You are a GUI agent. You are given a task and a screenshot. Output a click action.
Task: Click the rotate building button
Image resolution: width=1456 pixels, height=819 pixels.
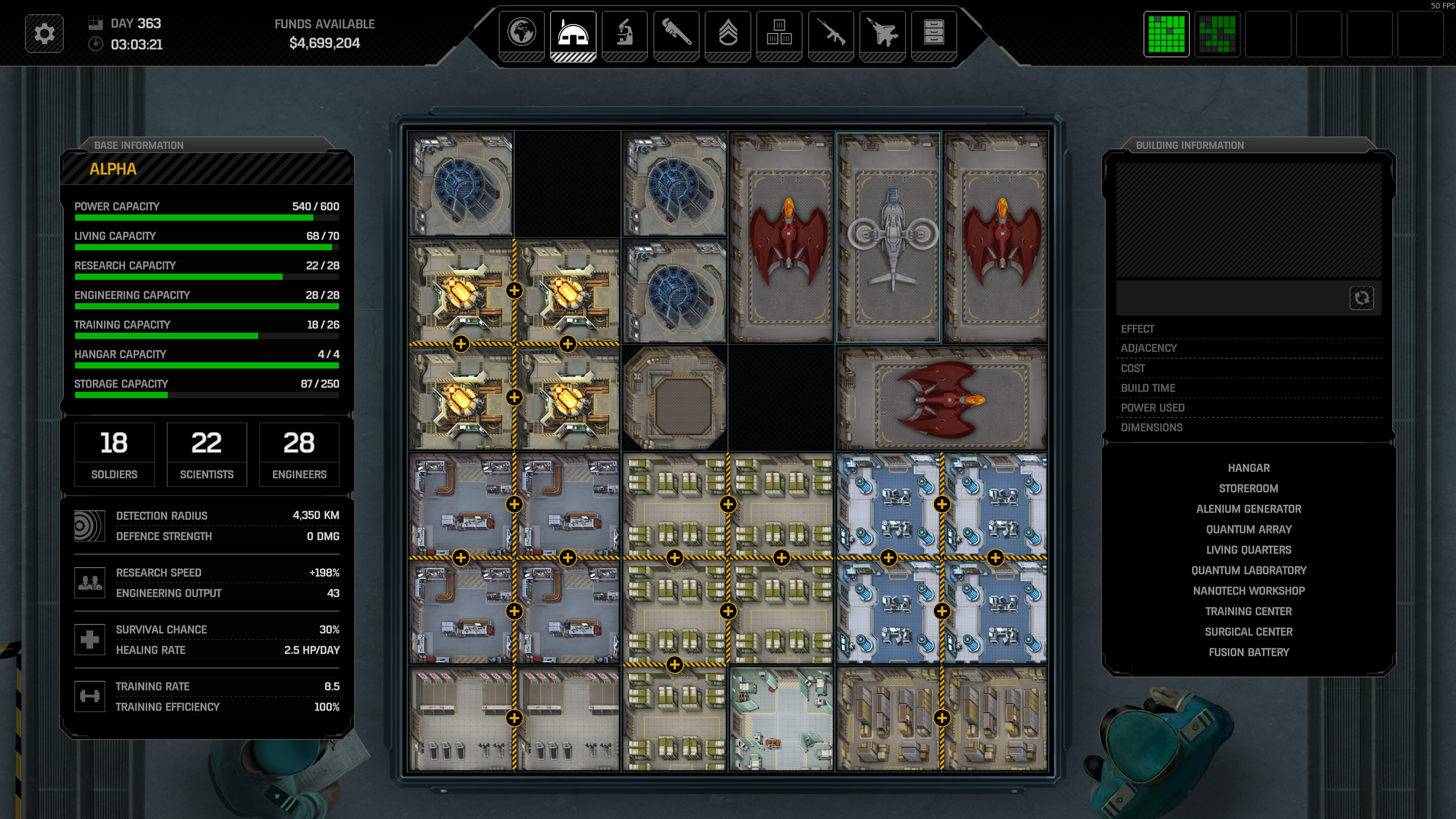pyautogui.click(x=1362, y=298)
